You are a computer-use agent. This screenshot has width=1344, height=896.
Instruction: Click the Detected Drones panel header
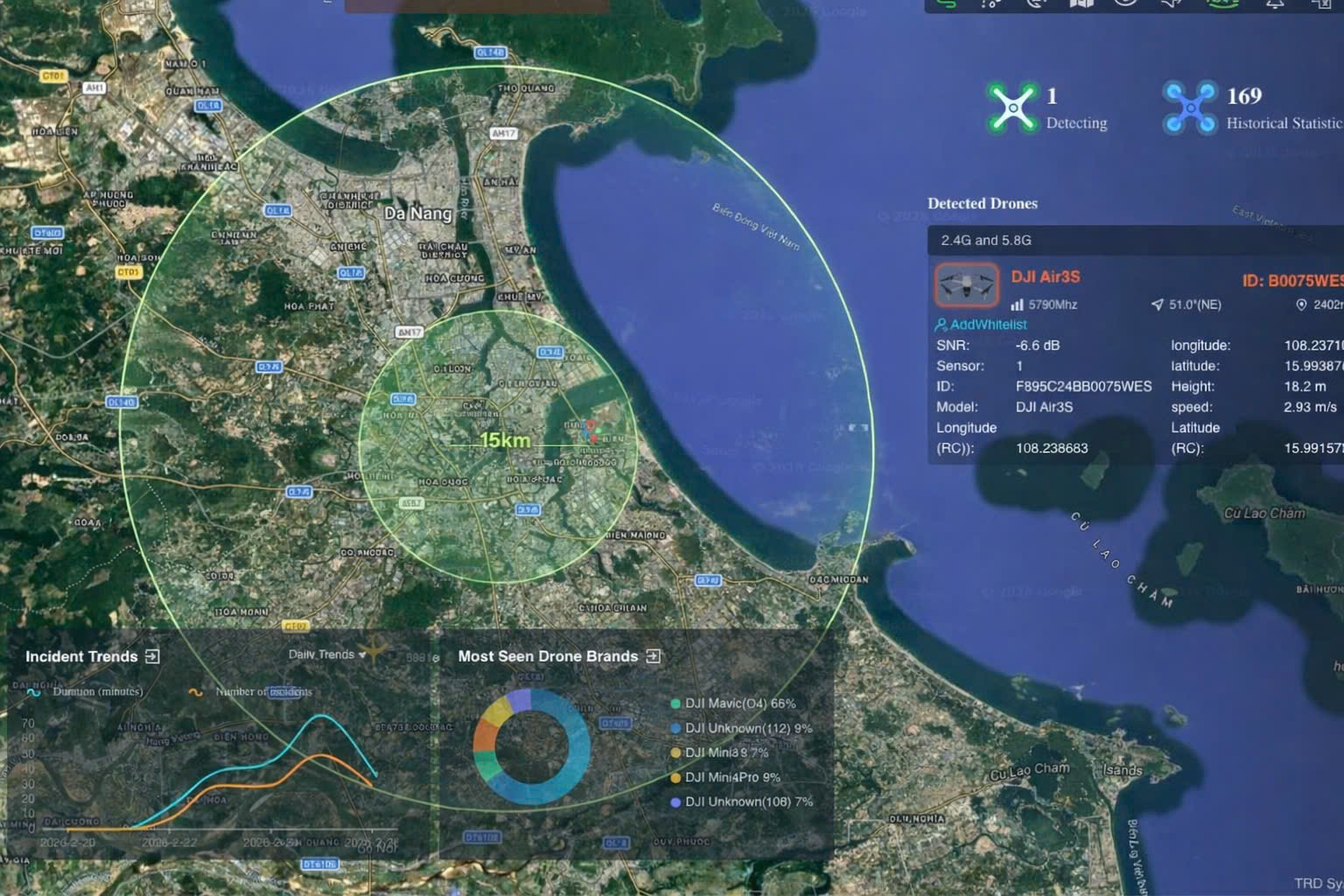coord(982,203)
